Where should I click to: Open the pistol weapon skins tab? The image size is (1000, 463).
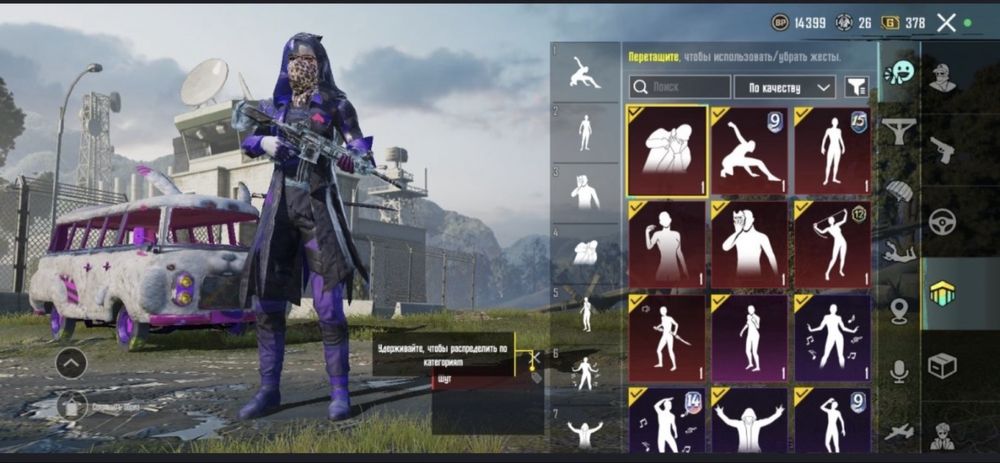click(x=941, y=150)
